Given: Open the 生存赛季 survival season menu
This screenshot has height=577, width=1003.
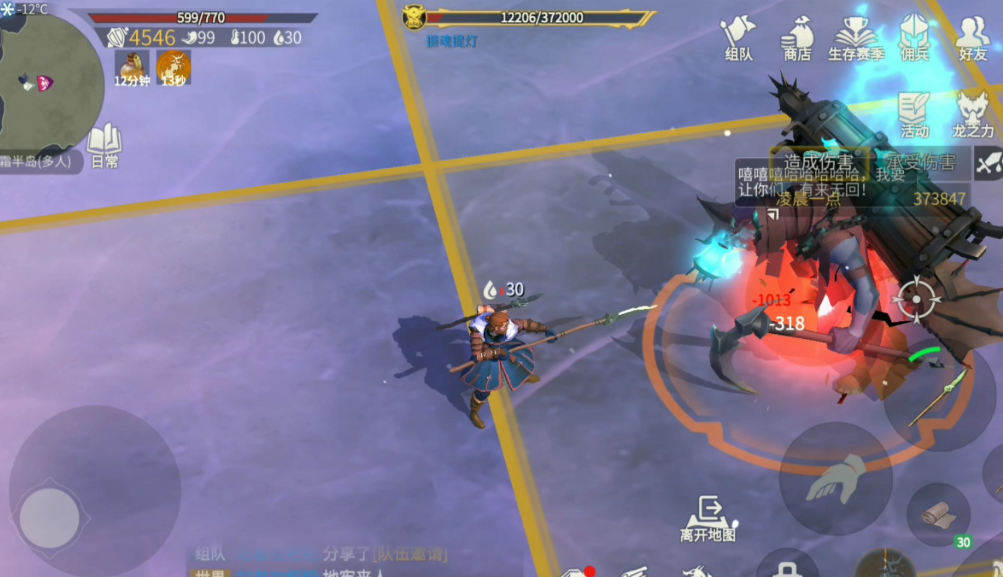Looking at the screenshot, I should pyautogui.click(x=856, y=38).
